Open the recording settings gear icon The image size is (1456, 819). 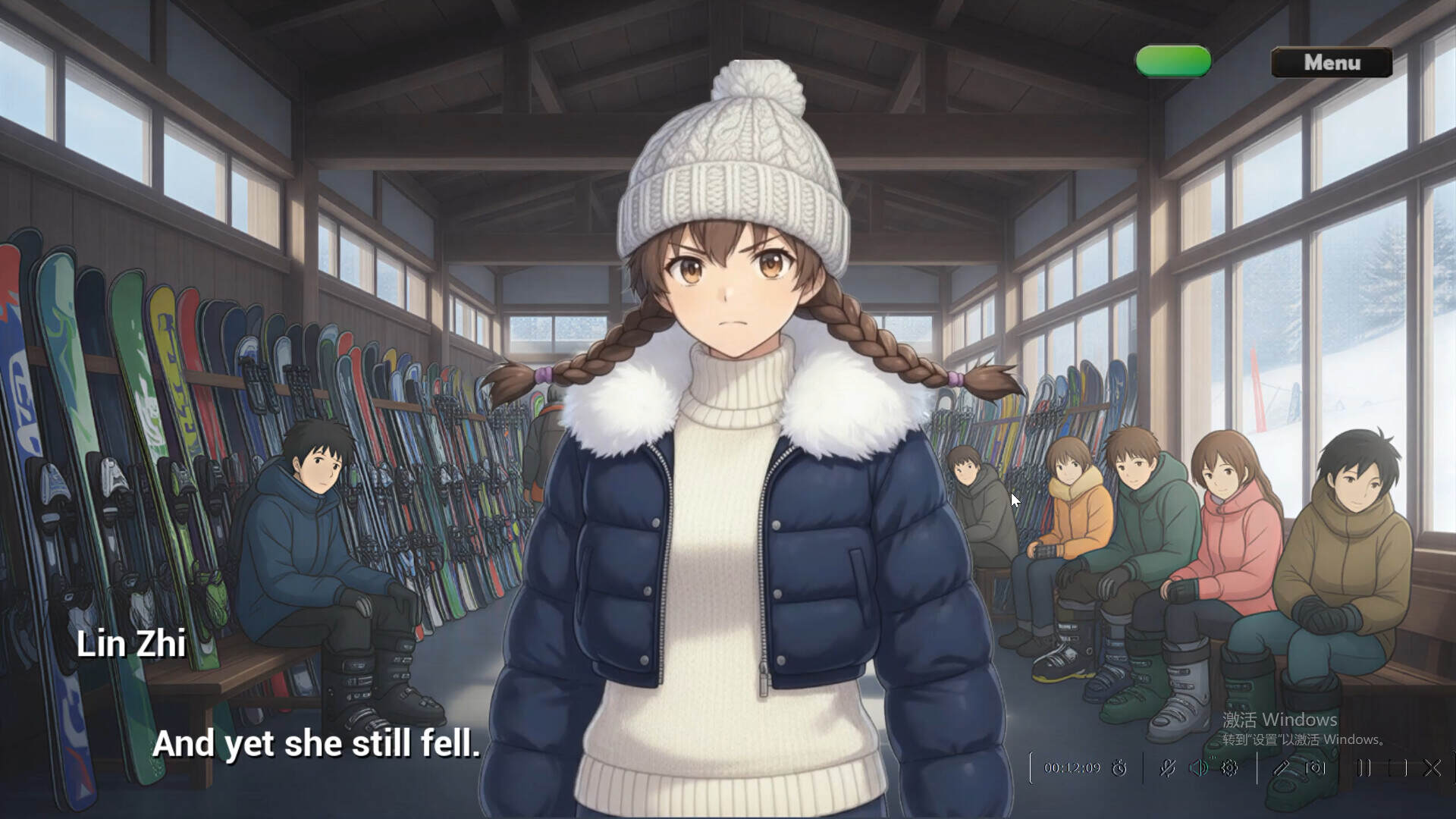pos(1228,768)
